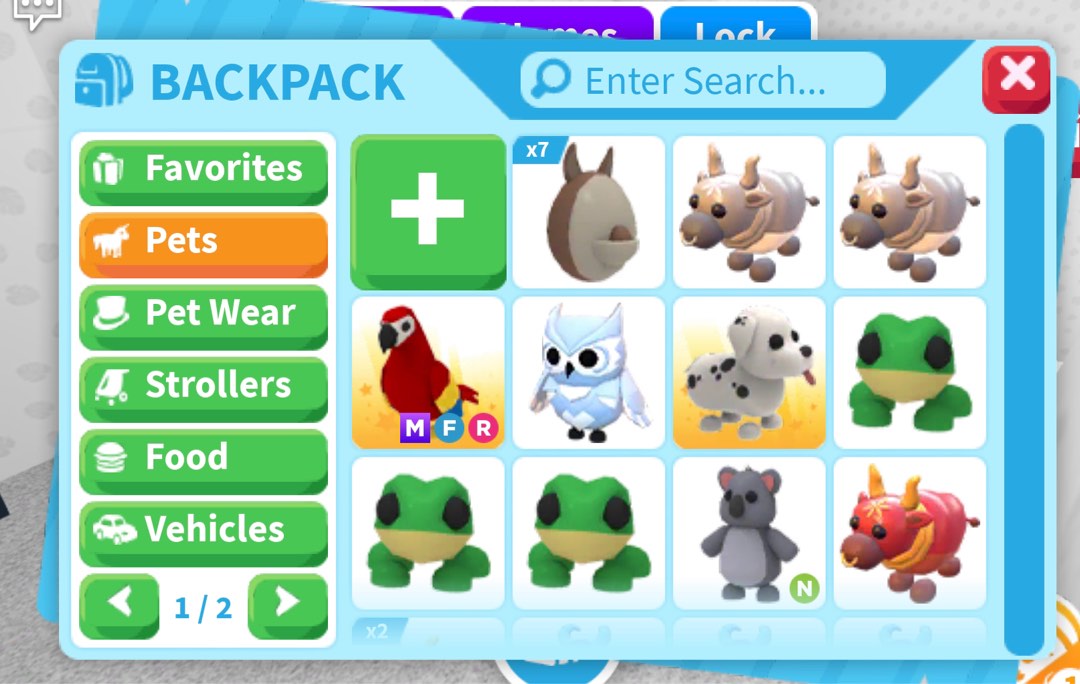
Task: Click the Enter Search field
Action: (x=703, y=80)
